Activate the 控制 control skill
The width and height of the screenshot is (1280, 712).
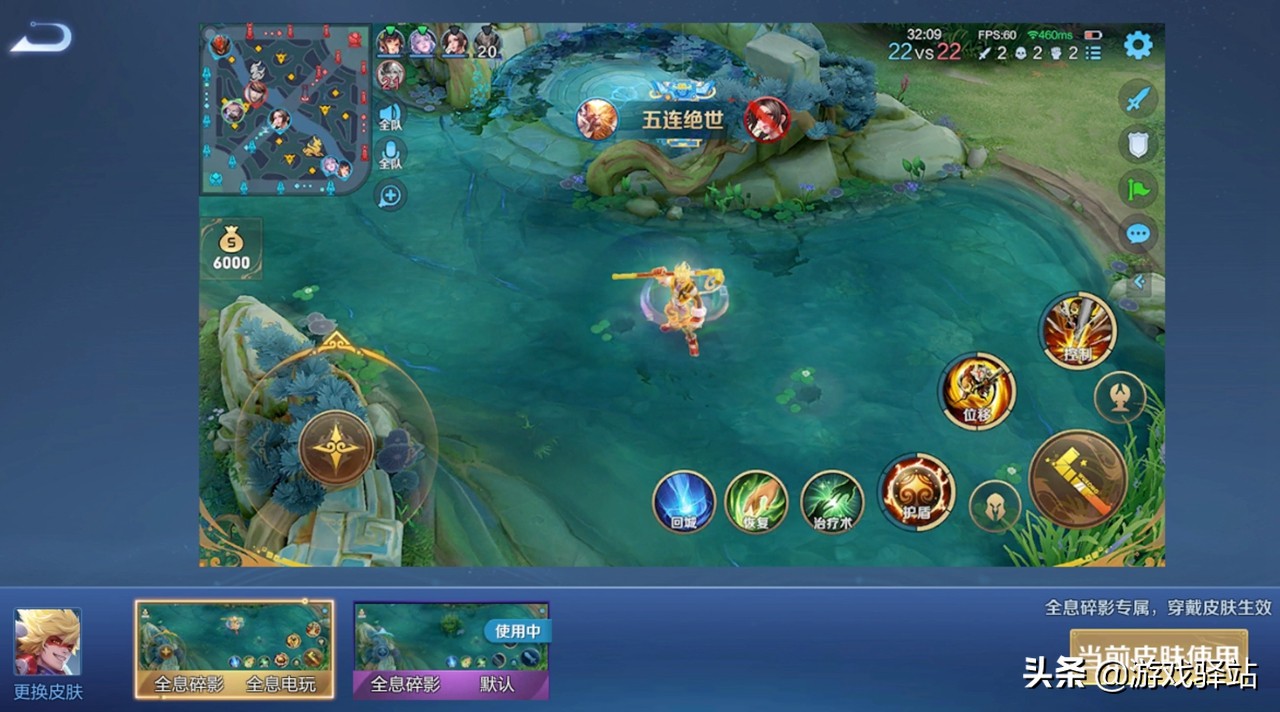[x=1077, y=331]
